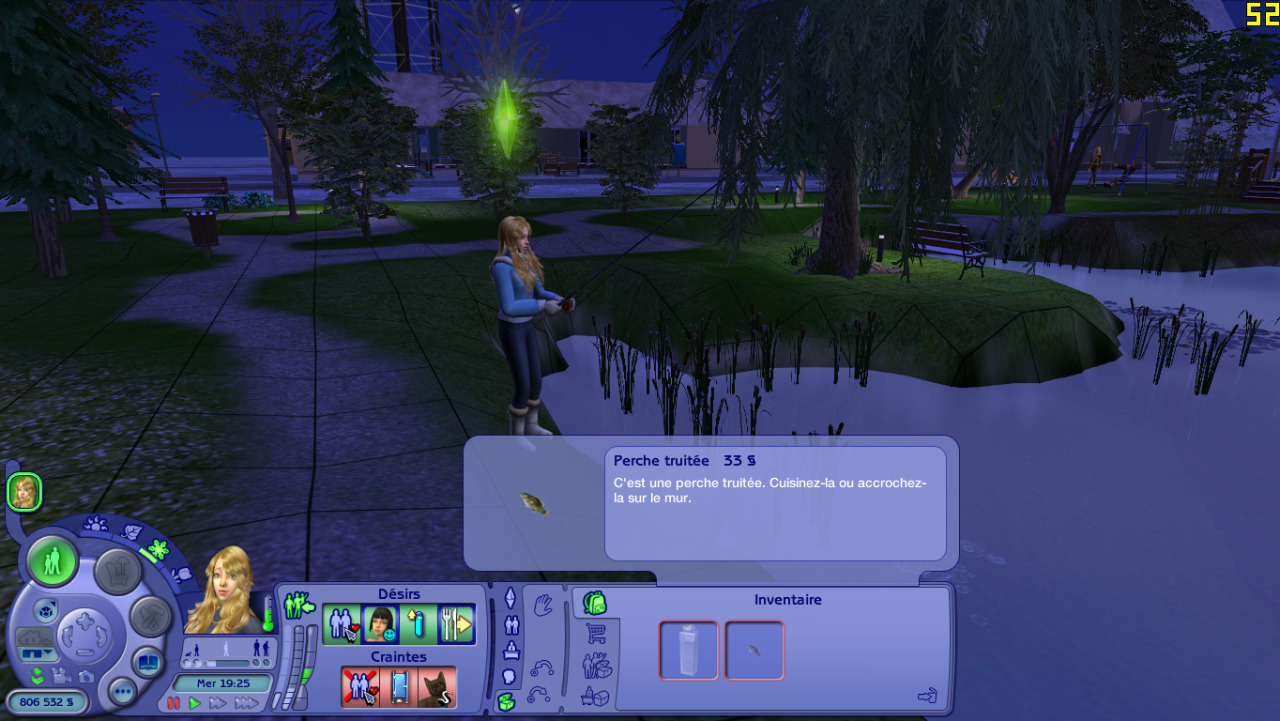Open Buy mode armchair button

click(x=117, y=570)
